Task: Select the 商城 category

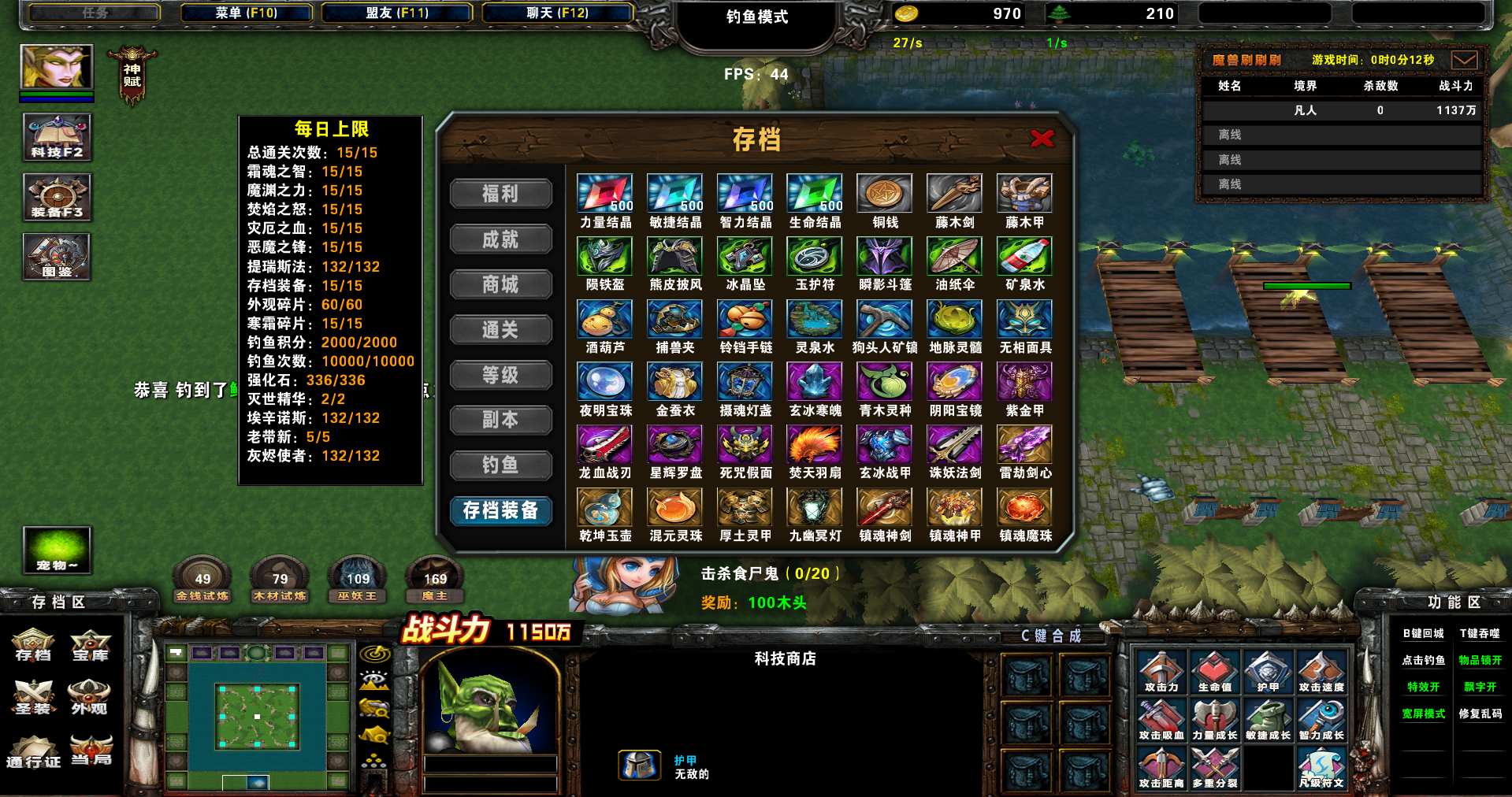Action: [500, 284]
